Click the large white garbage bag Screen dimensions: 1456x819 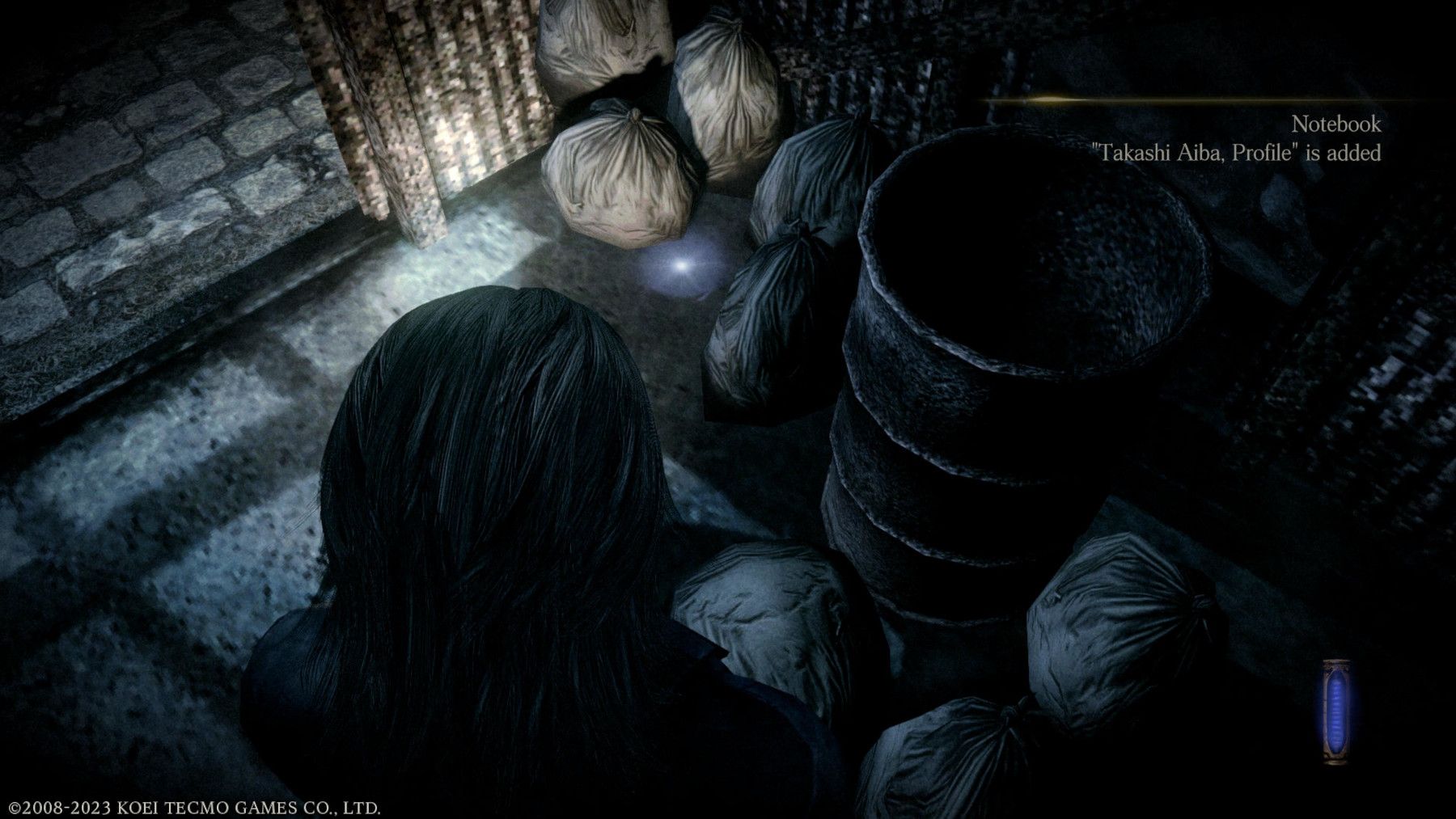[x=623, y=178]
